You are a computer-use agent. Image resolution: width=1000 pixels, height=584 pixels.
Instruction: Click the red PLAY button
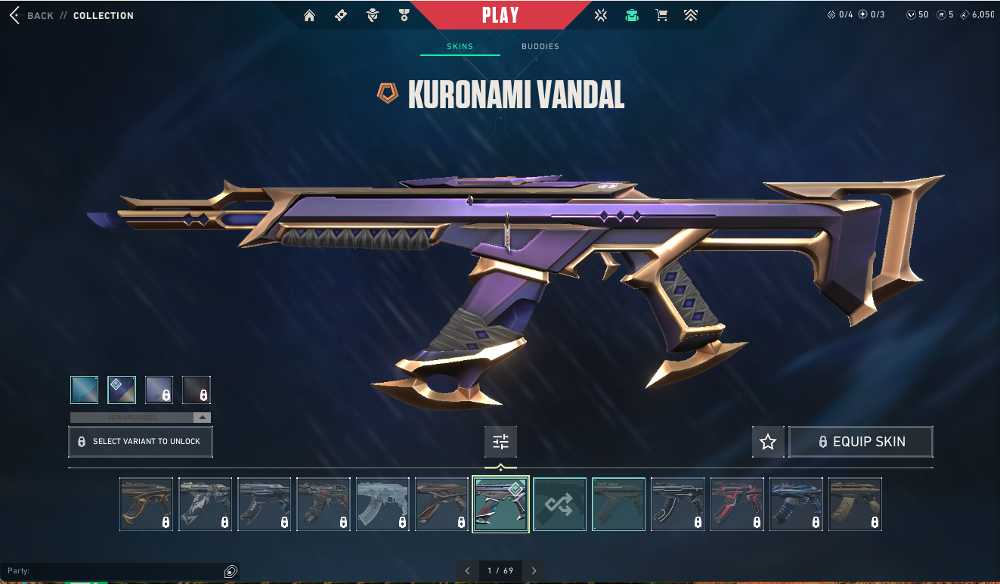500,15
